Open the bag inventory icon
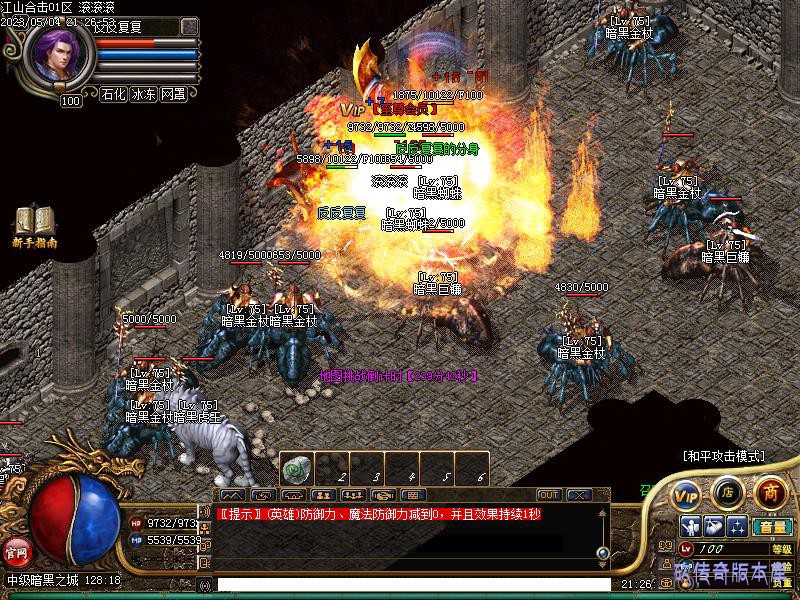 tap(713, 527)
